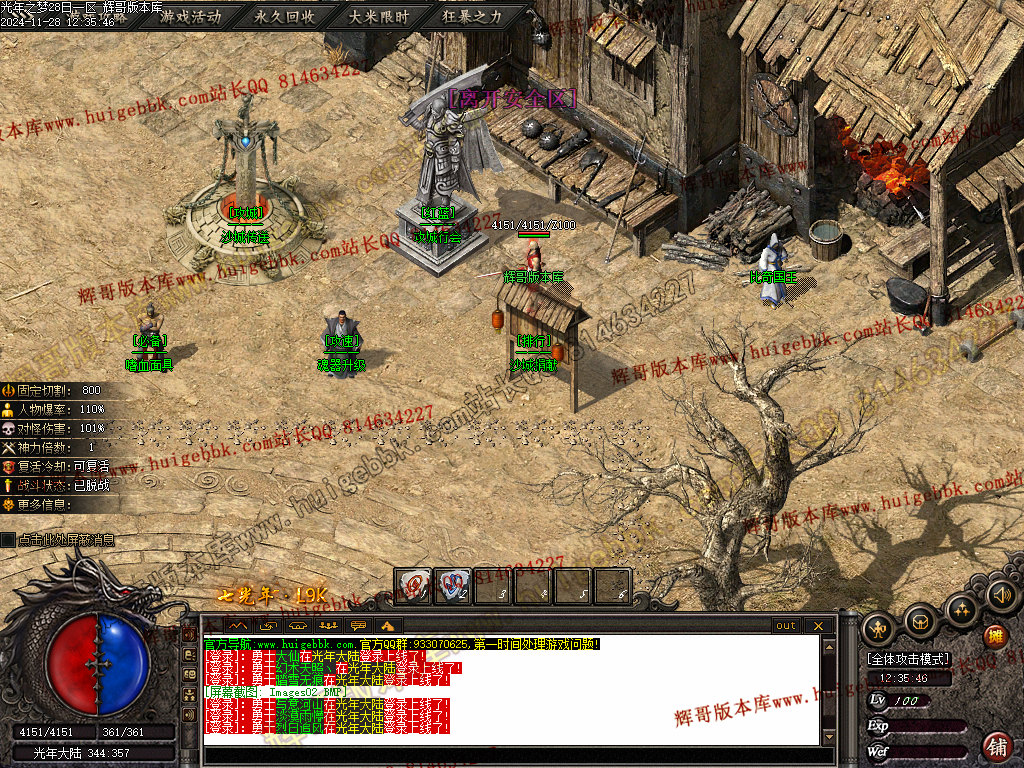1024x768 pixels.
Task: Tick the 点击此处屏蔽消息 checkbox
Action: [x=9, y=540]
